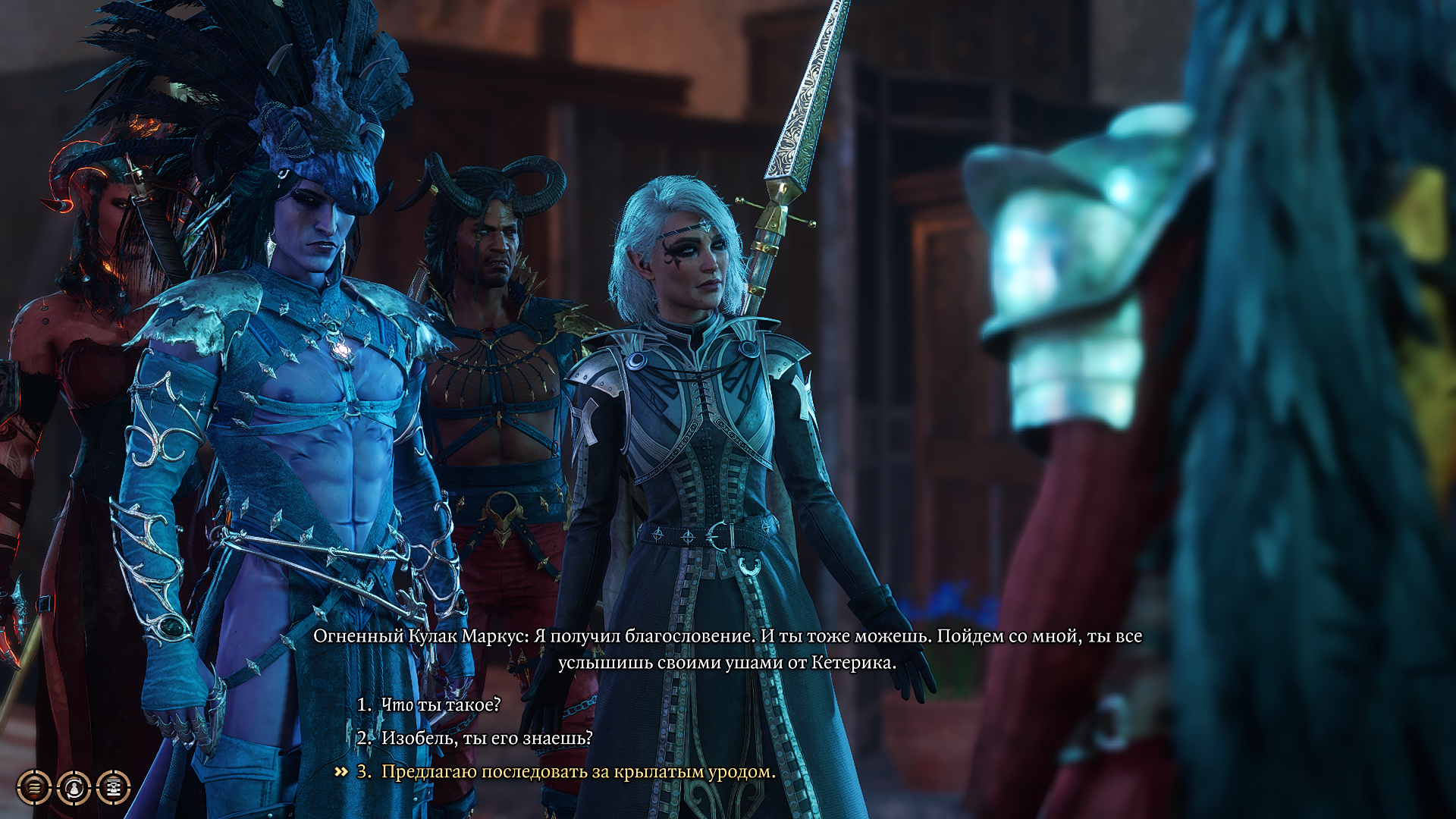Click the dialogue subtitle text about Кетерик

point(728,662)
